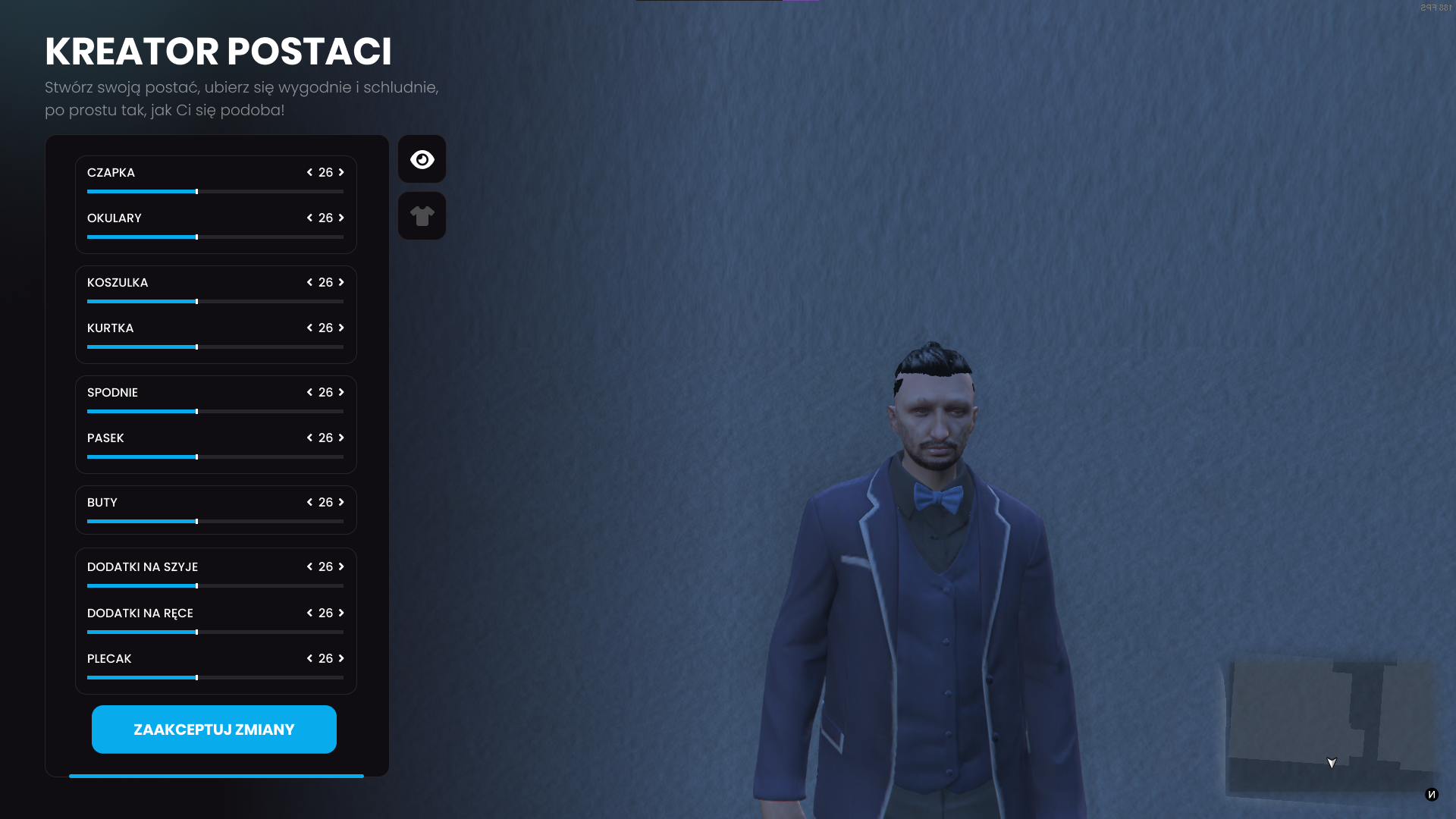Decrease the Kurtka value with left arrow
The height and width of the screenshot is (819, 1456).
tap(309, 328)
